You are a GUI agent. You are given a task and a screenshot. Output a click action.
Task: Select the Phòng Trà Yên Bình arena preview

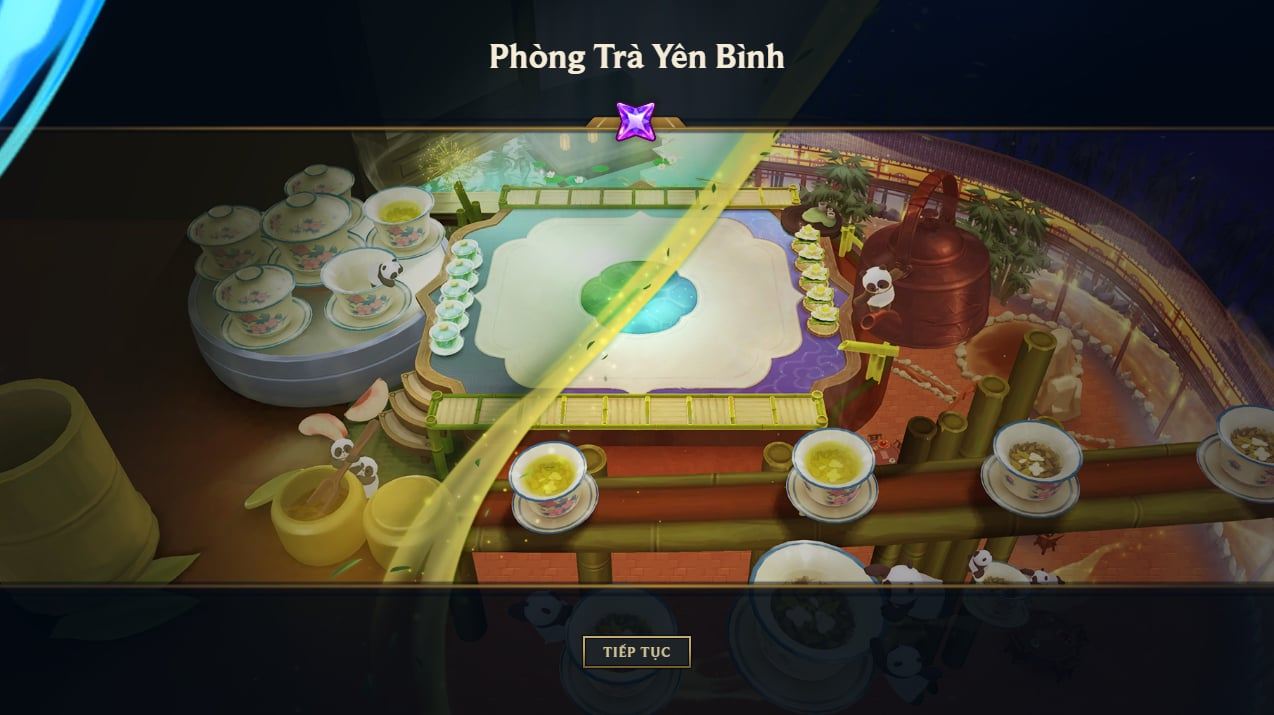636,356
